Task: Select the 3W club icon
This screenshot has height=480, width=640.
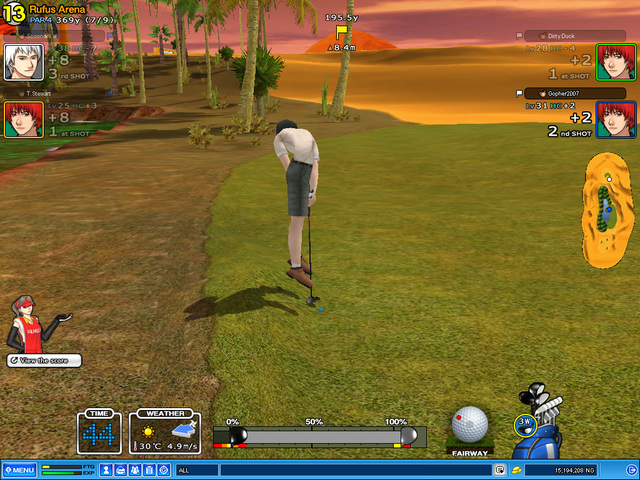Action: click(525, 424)
